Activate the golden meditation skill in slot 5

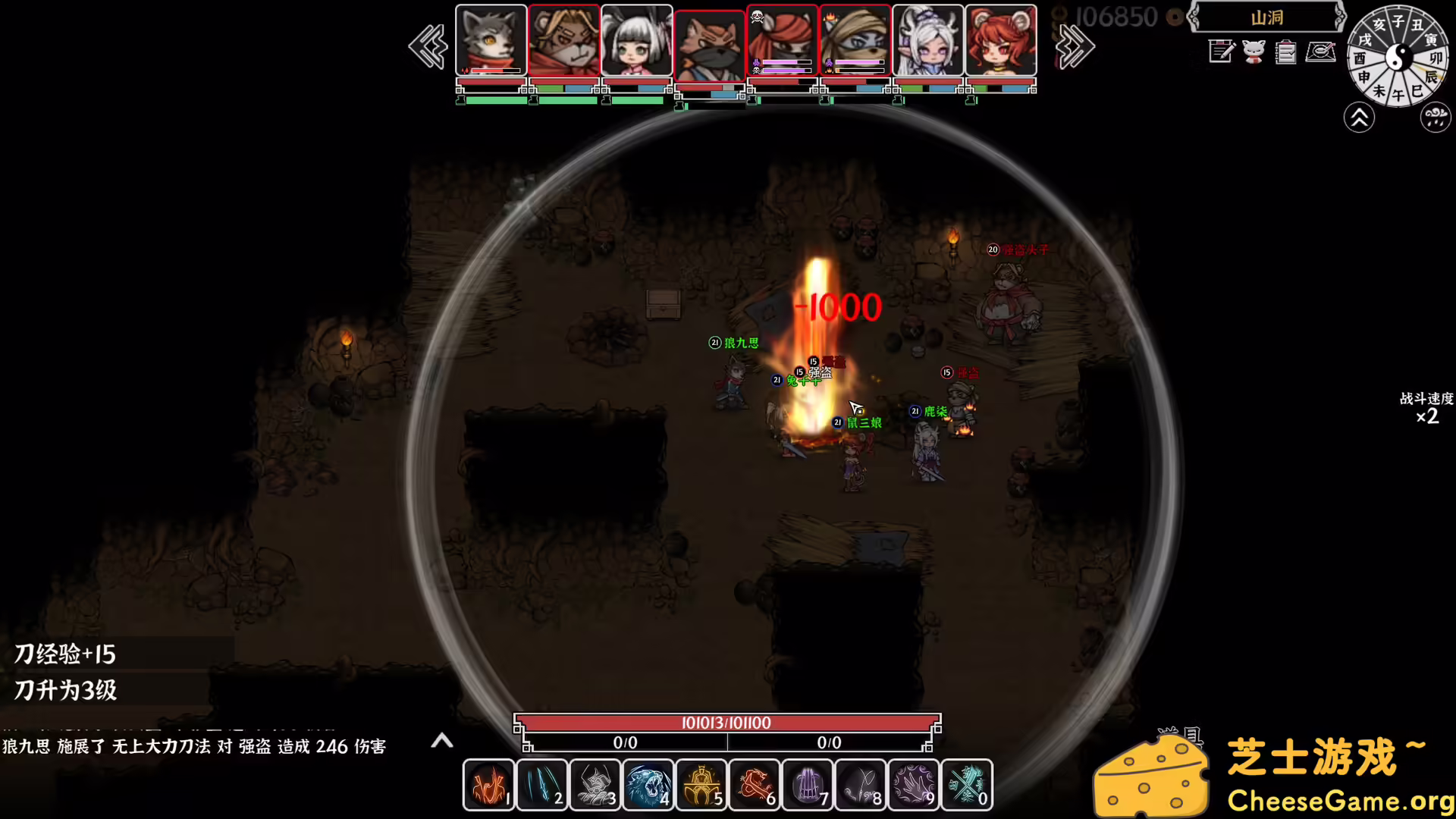pyautogui.click(x=701, y=785)
